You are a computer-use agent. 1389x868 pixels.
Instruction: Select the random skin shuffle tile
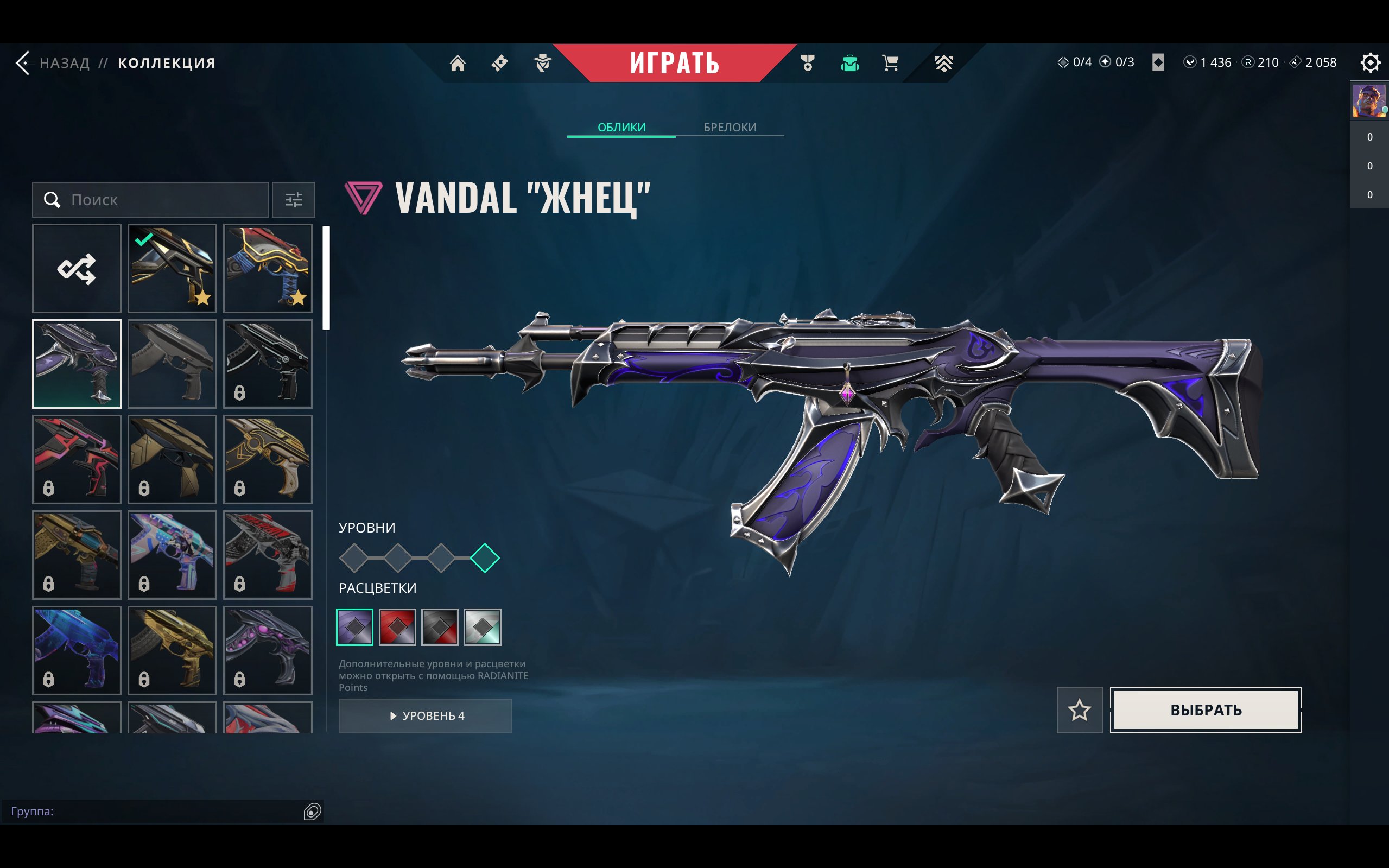(x=77, y=268)
